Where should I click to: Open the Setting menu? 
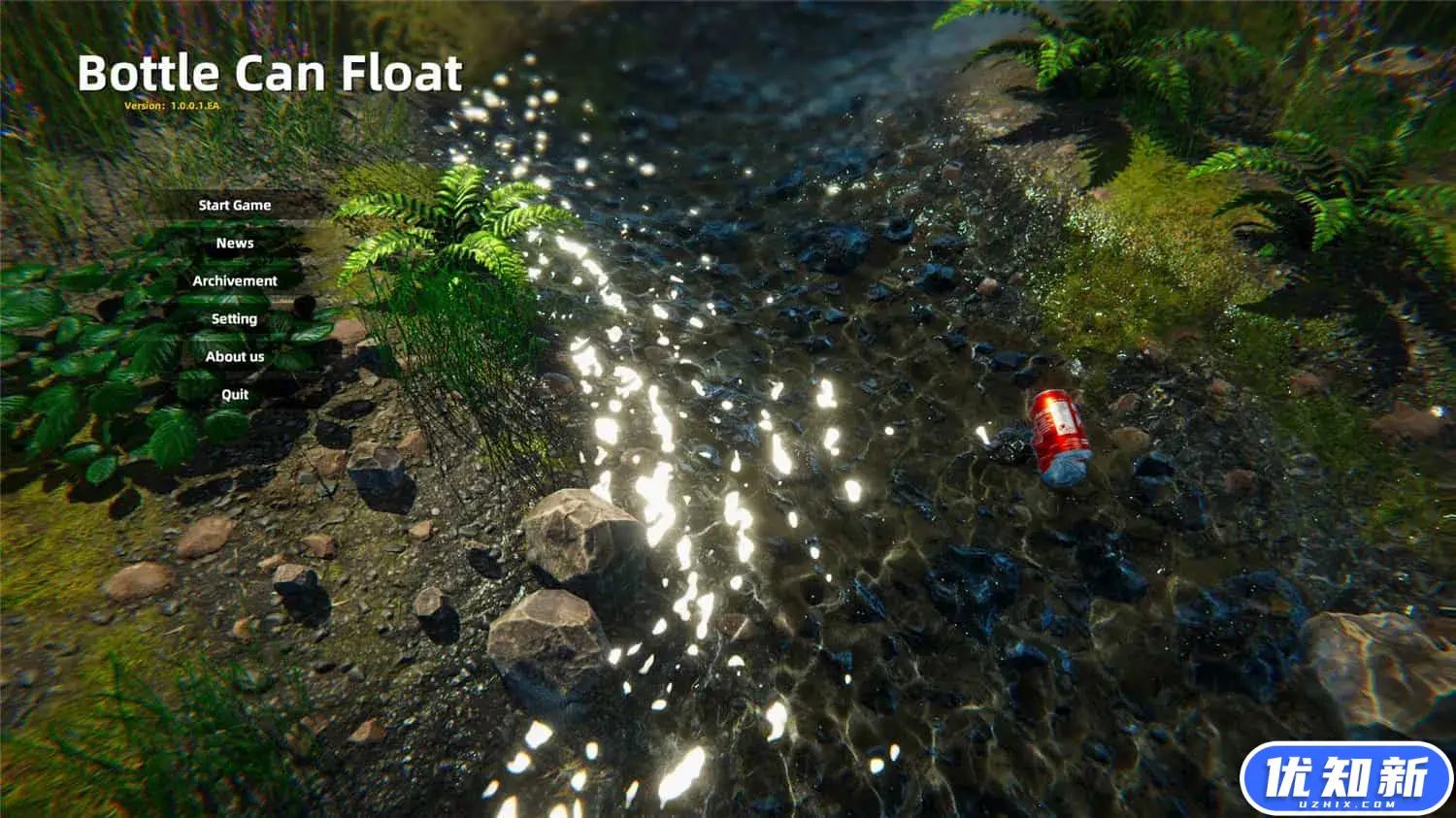click(x=234, y=318)
